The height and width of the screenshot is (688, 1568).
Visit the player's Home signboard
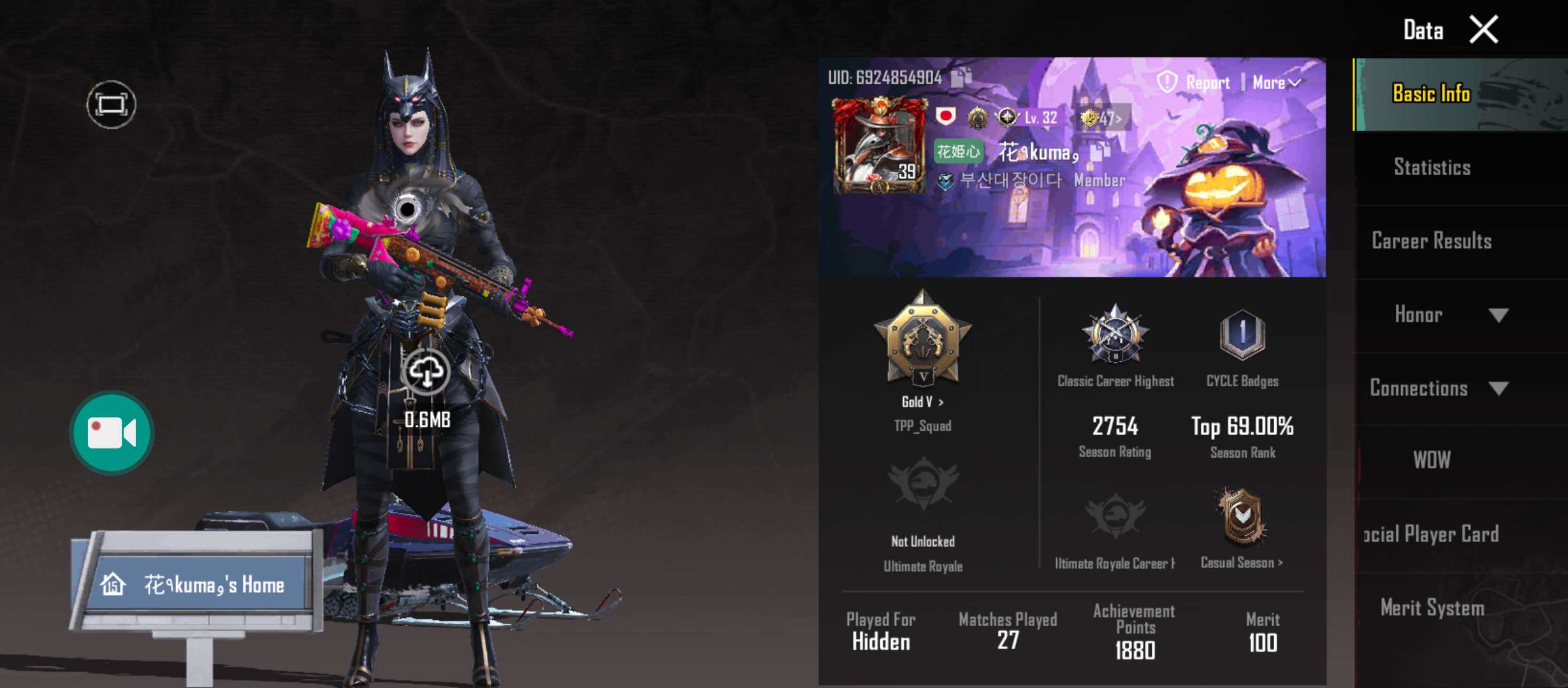pos(199,584)
